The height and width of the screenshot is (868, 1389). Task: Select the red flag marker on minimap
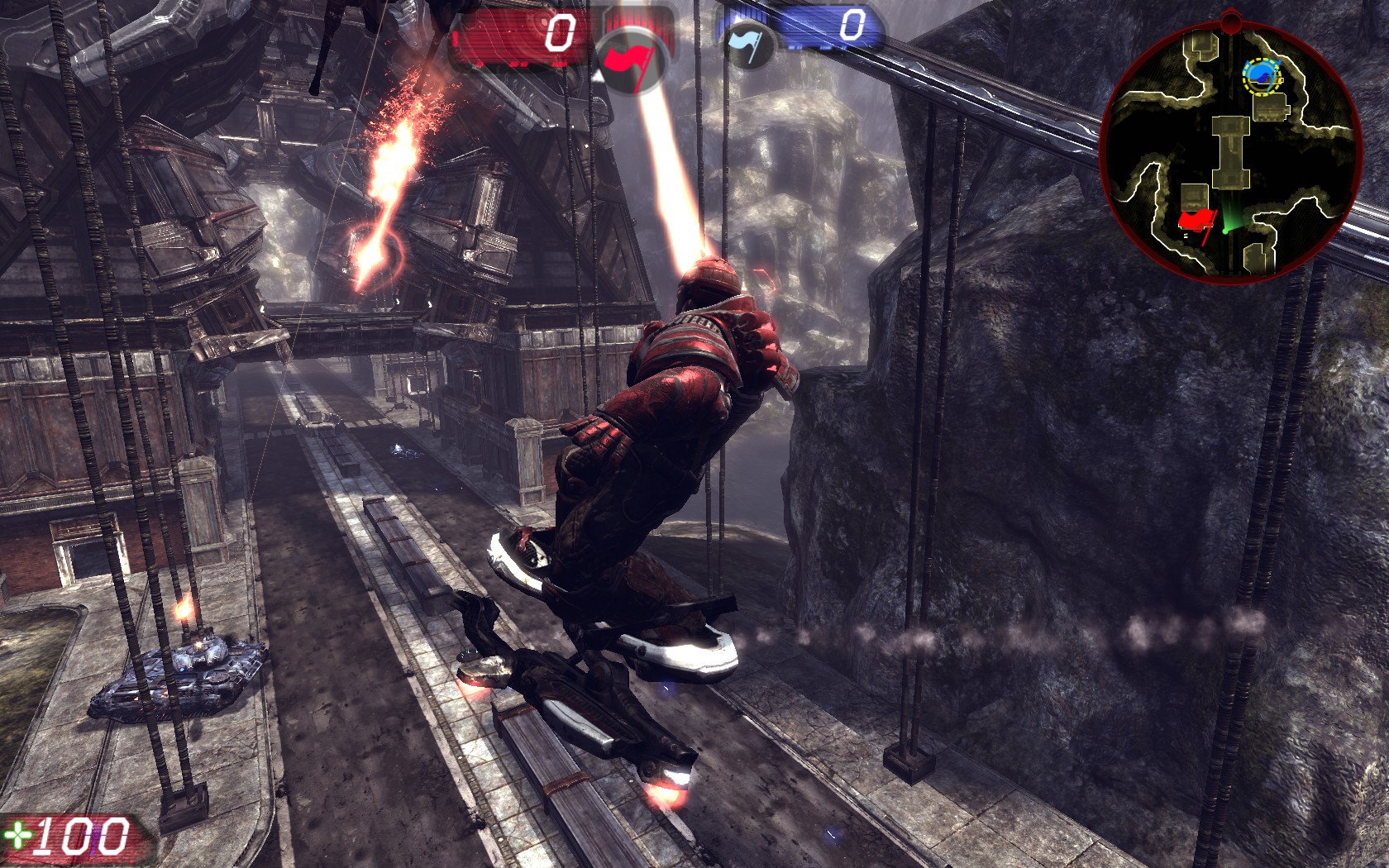[1195, 222]
